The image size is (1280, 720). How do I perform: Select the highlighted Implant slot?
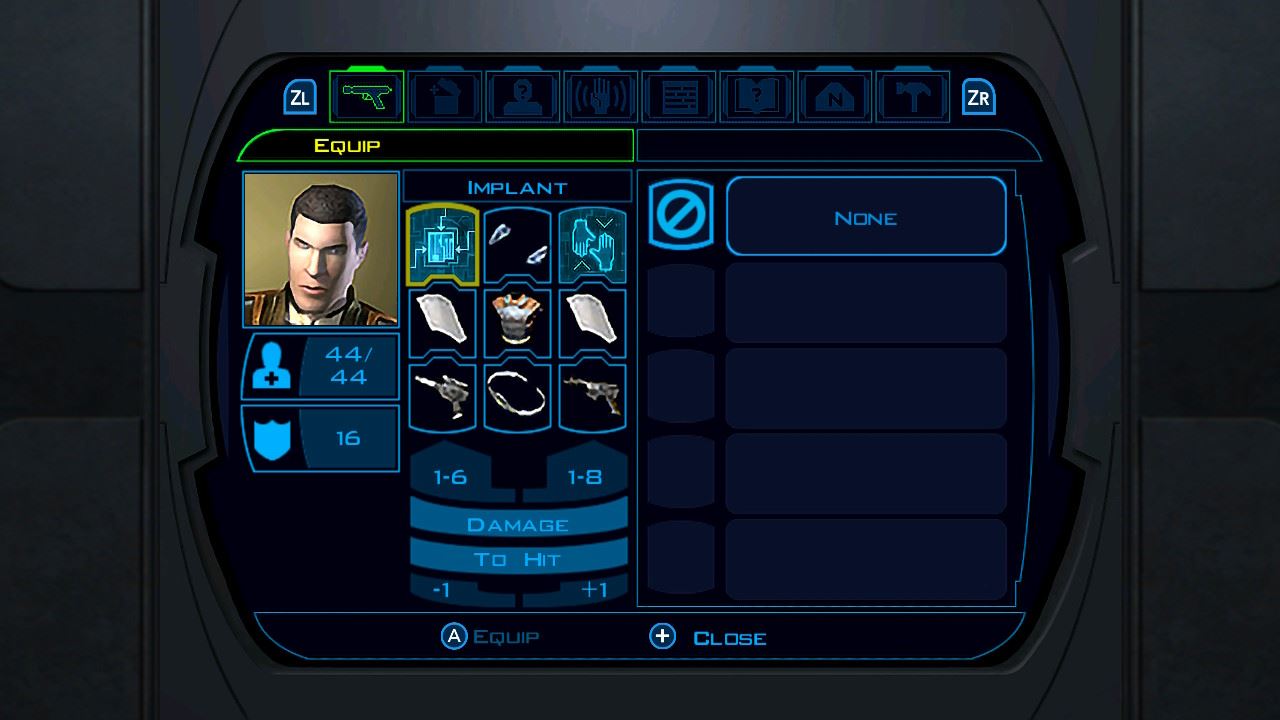[443, 245]
